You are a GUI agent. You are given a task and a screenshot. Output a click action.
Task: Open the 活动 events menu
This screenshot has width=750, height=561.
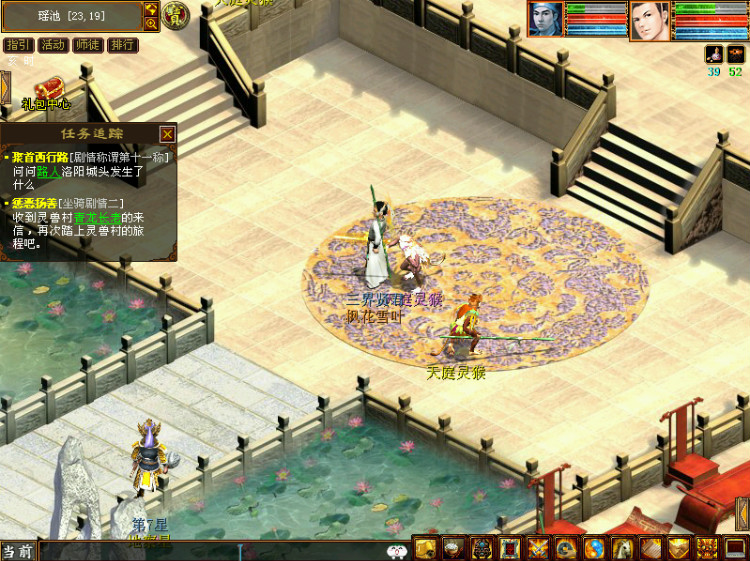pos(53,45)
